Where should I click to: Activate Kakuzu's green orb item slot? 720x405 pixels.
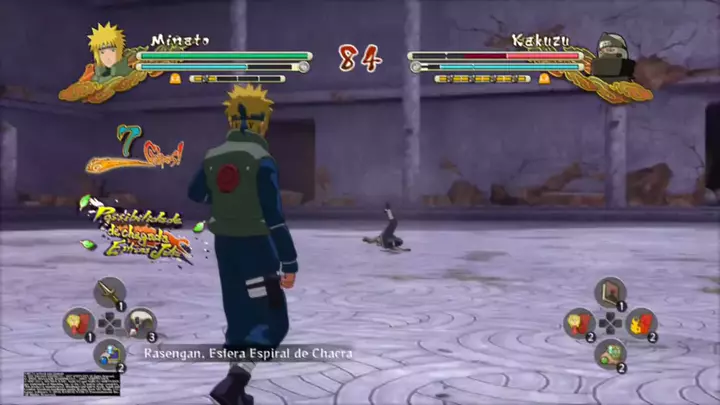click(608, 352)
